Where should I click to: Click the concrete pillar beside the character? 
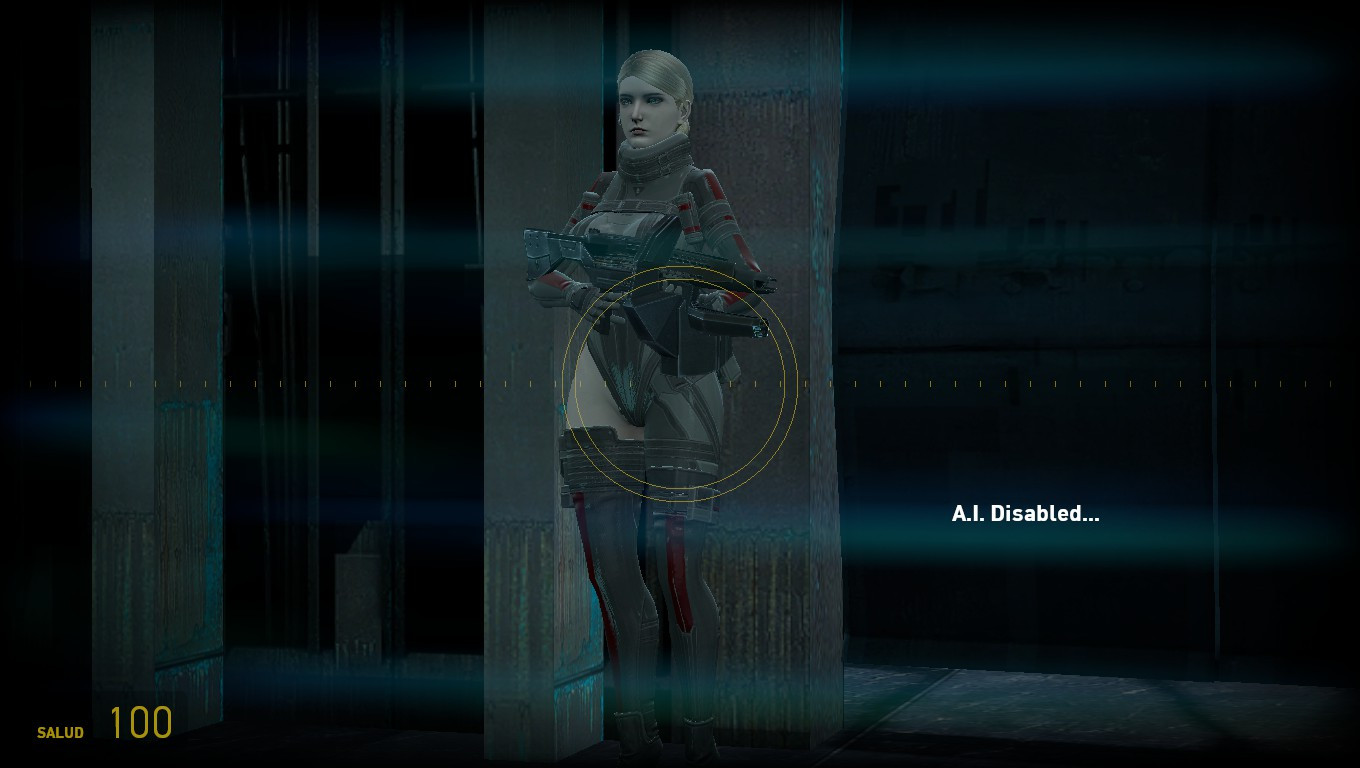click(520, 400)
